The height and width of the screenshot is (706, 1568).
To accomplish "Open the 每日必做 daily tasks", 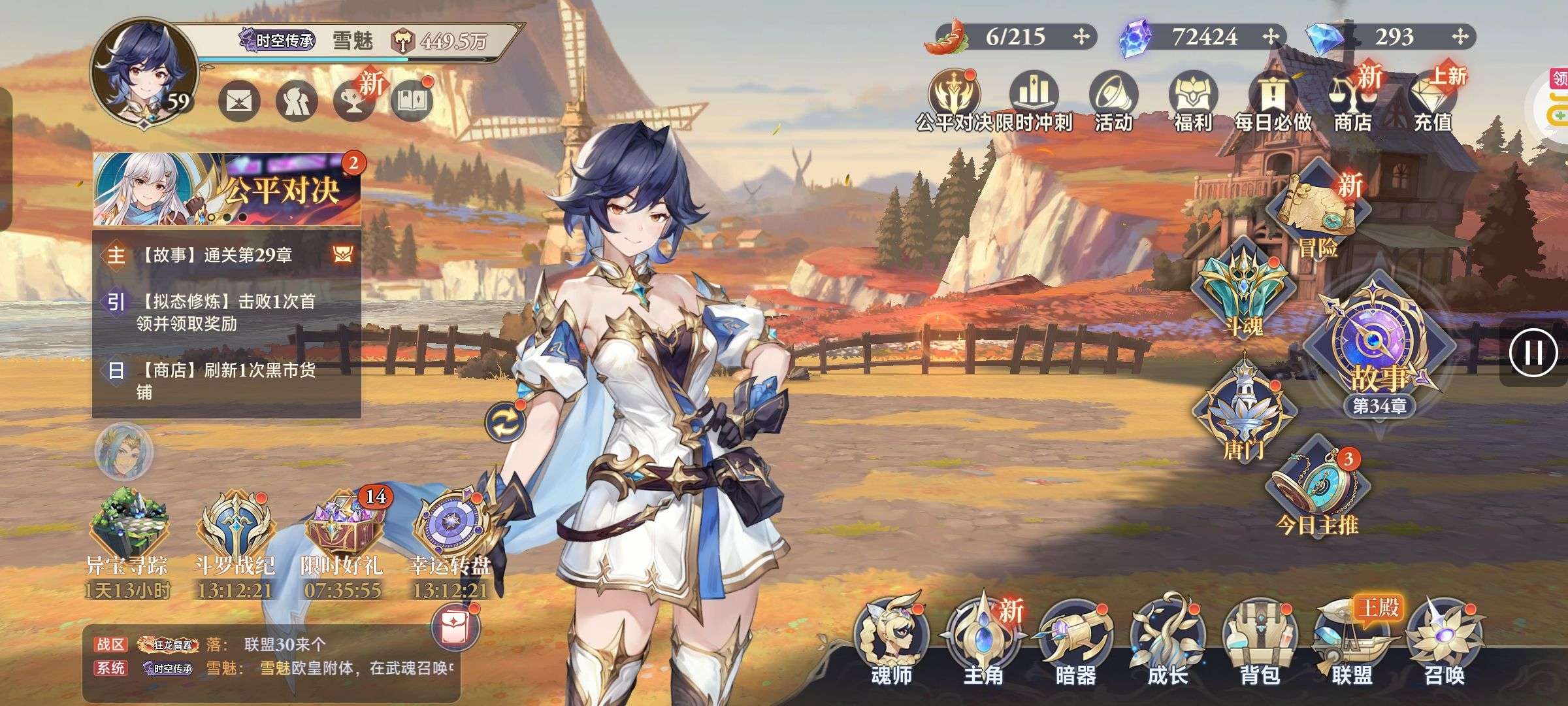I will coord(1272,98).
